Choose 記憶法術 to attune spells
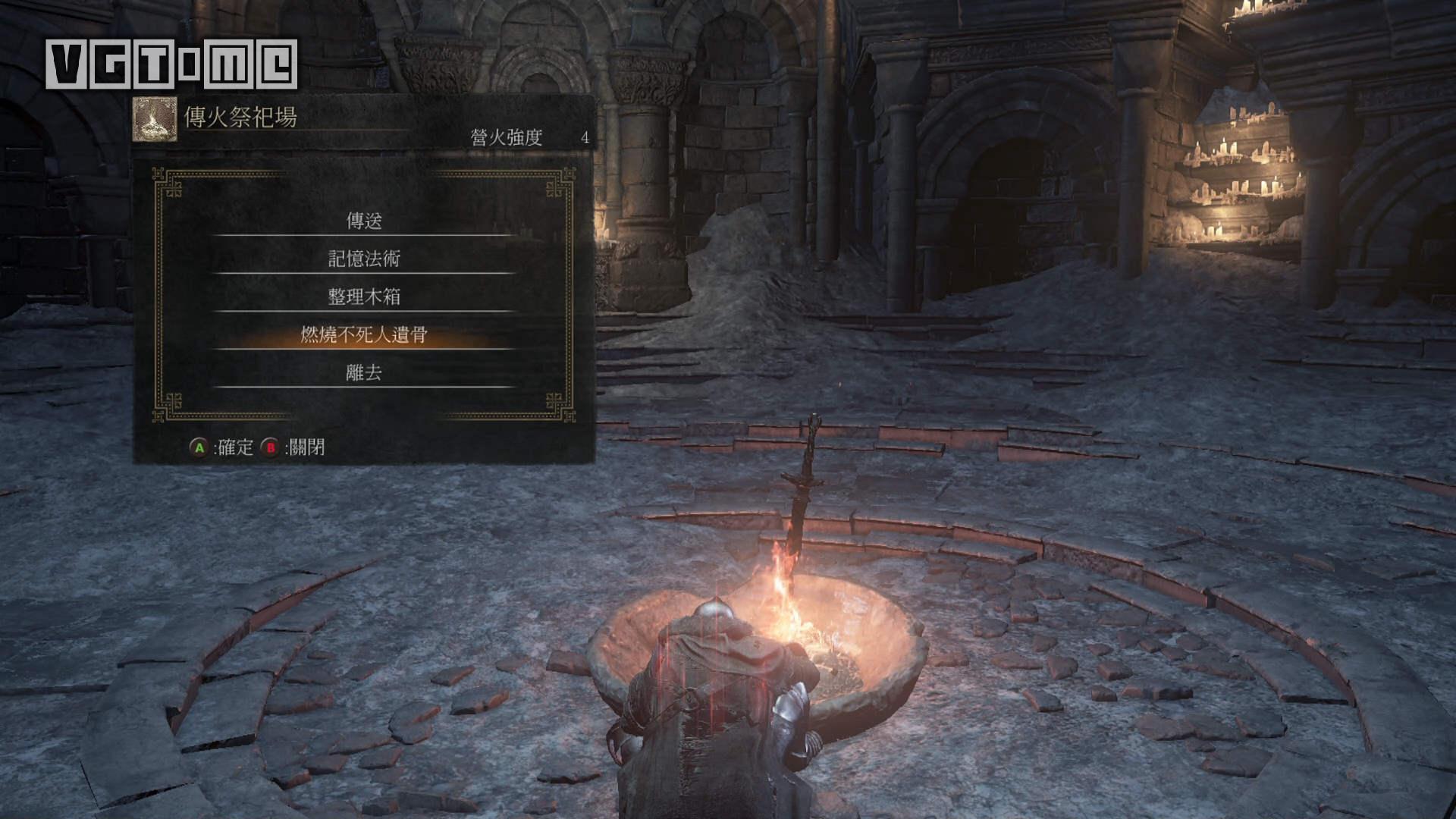Image resolution: width=1456 pixels, height=819 pixels. pos(364,259)
